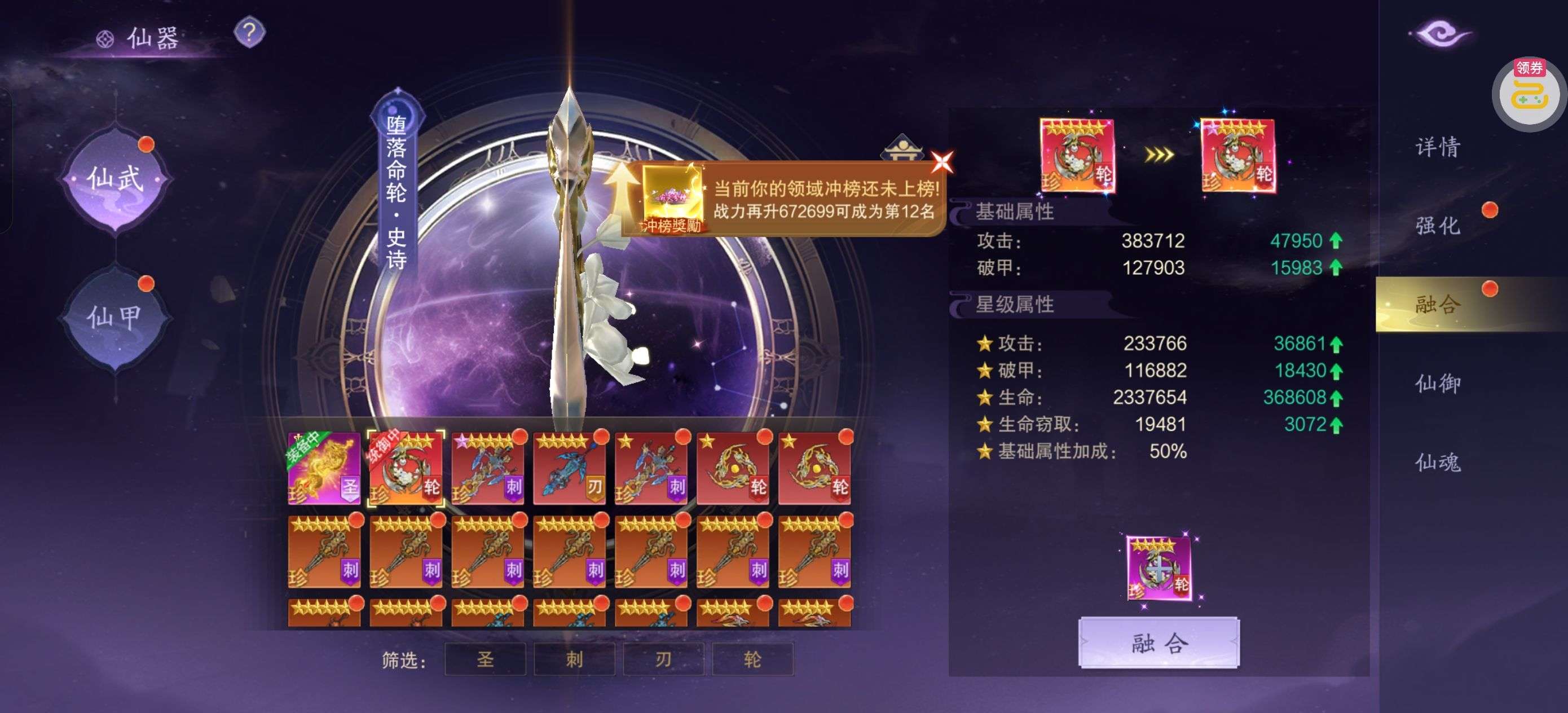Select the purple fusion material slot
The width and height of the screenshot is (1568, 713).
(1159, 567)
